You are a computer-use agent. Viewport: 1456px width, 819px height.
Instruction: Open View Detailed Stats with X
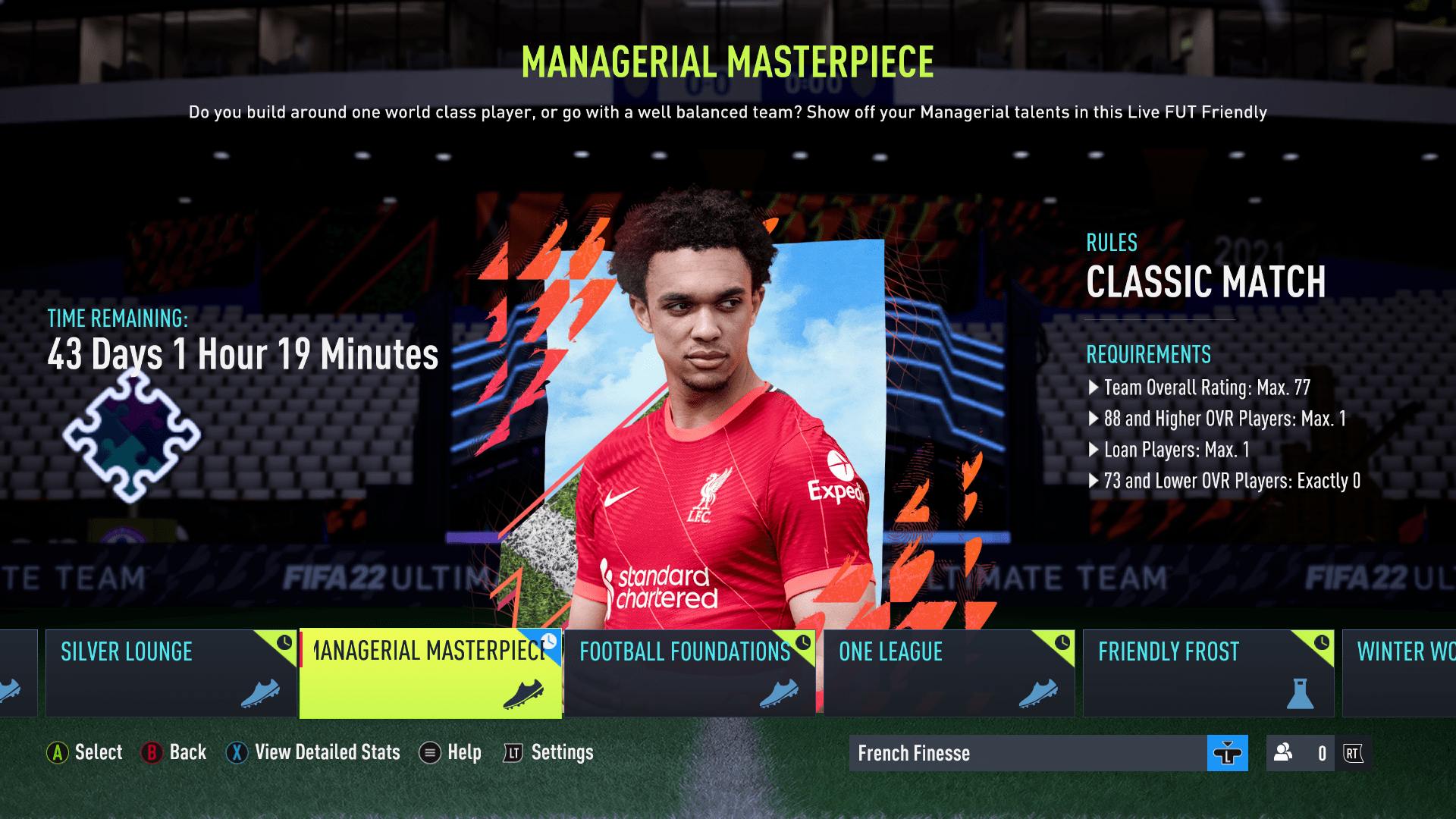[x=312, y=752]
